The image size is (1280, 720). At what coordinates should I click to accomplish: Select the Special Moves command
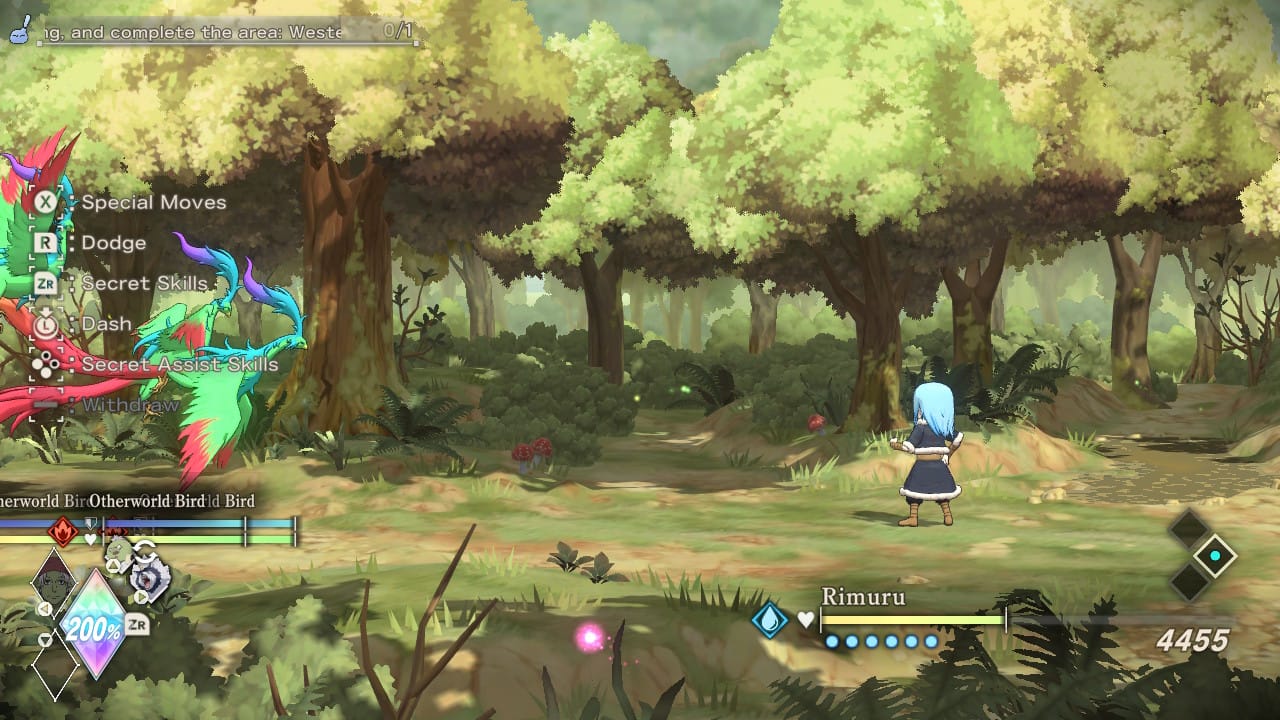(x=153, y=202)
